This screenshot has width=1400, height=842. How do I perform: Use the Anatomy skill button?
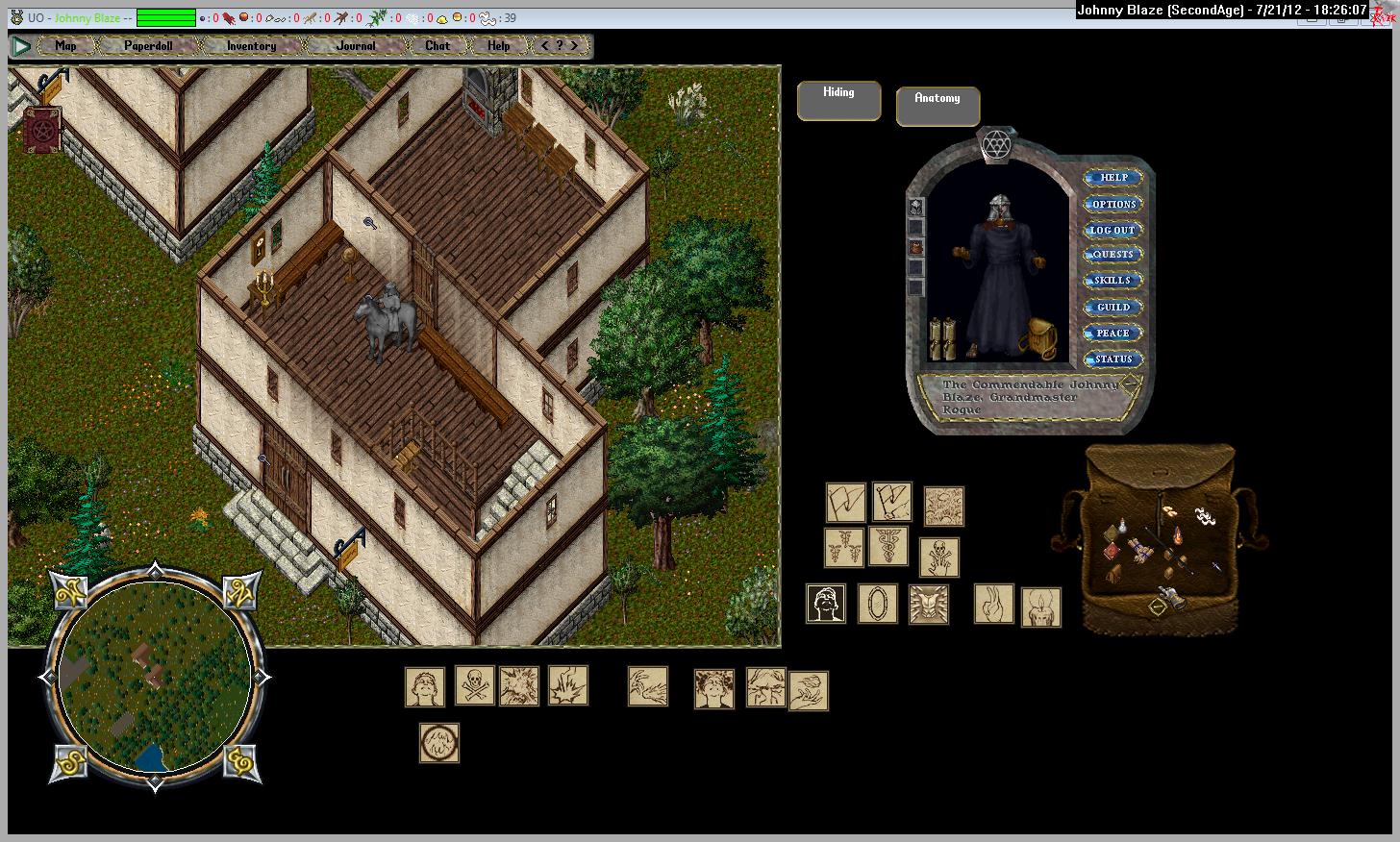(937, 106)
